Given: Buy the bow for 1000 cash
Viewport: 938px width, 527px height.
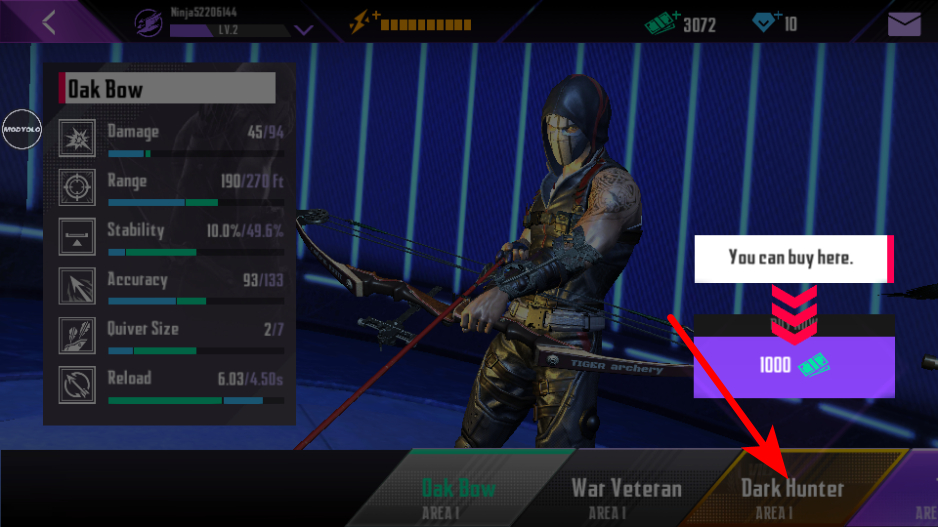Looking at the screenshot, I should click(x=794, y=366).
